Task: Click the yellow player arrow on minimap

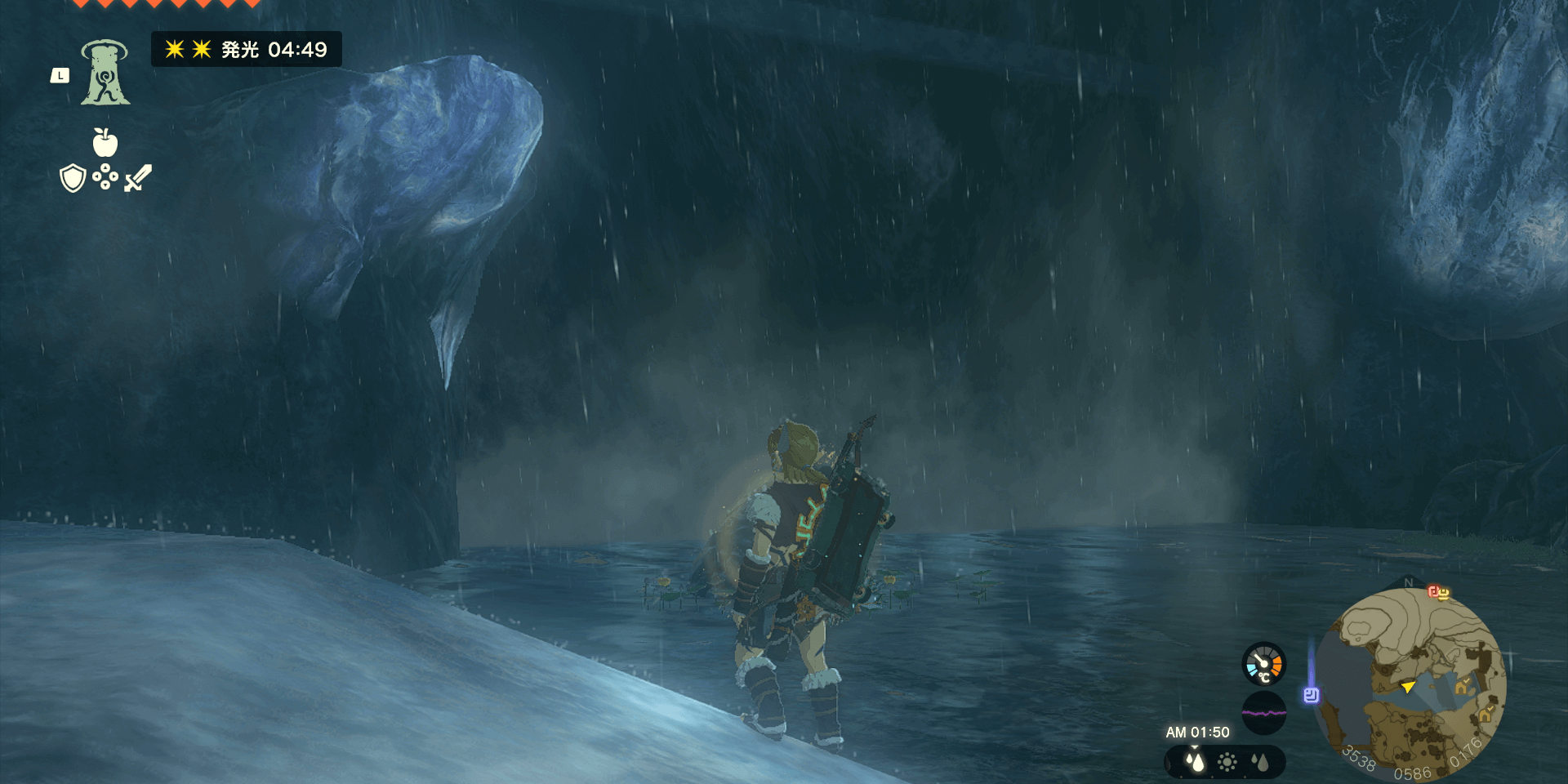Action: pos(1408,687)
